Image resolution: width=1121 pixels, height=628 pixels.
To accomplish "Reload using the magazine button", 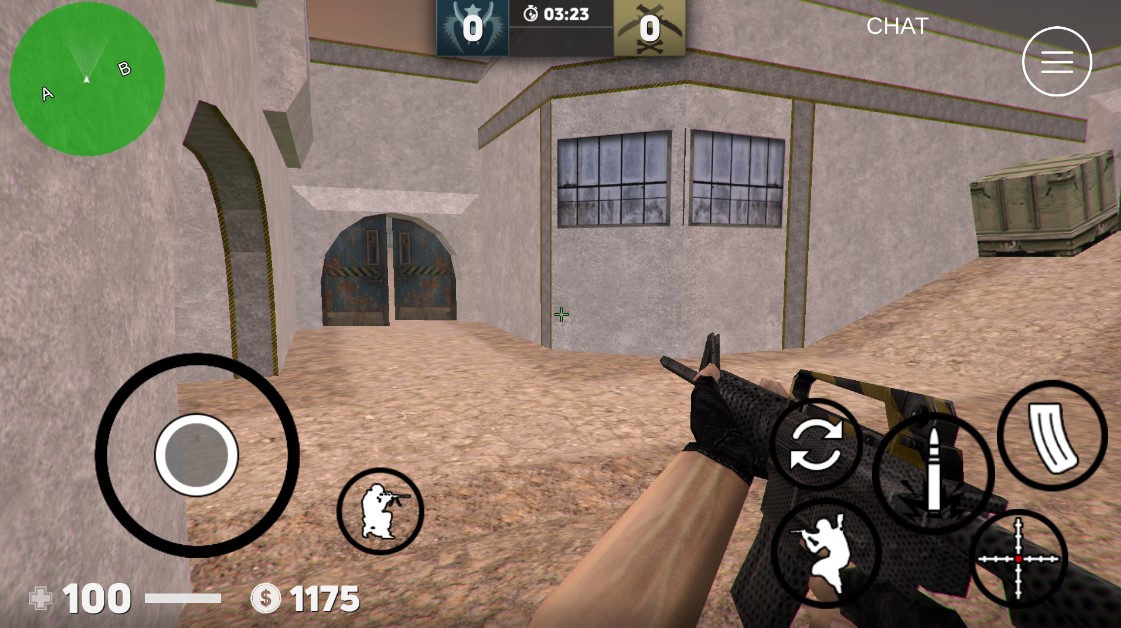I will 1051,435.
